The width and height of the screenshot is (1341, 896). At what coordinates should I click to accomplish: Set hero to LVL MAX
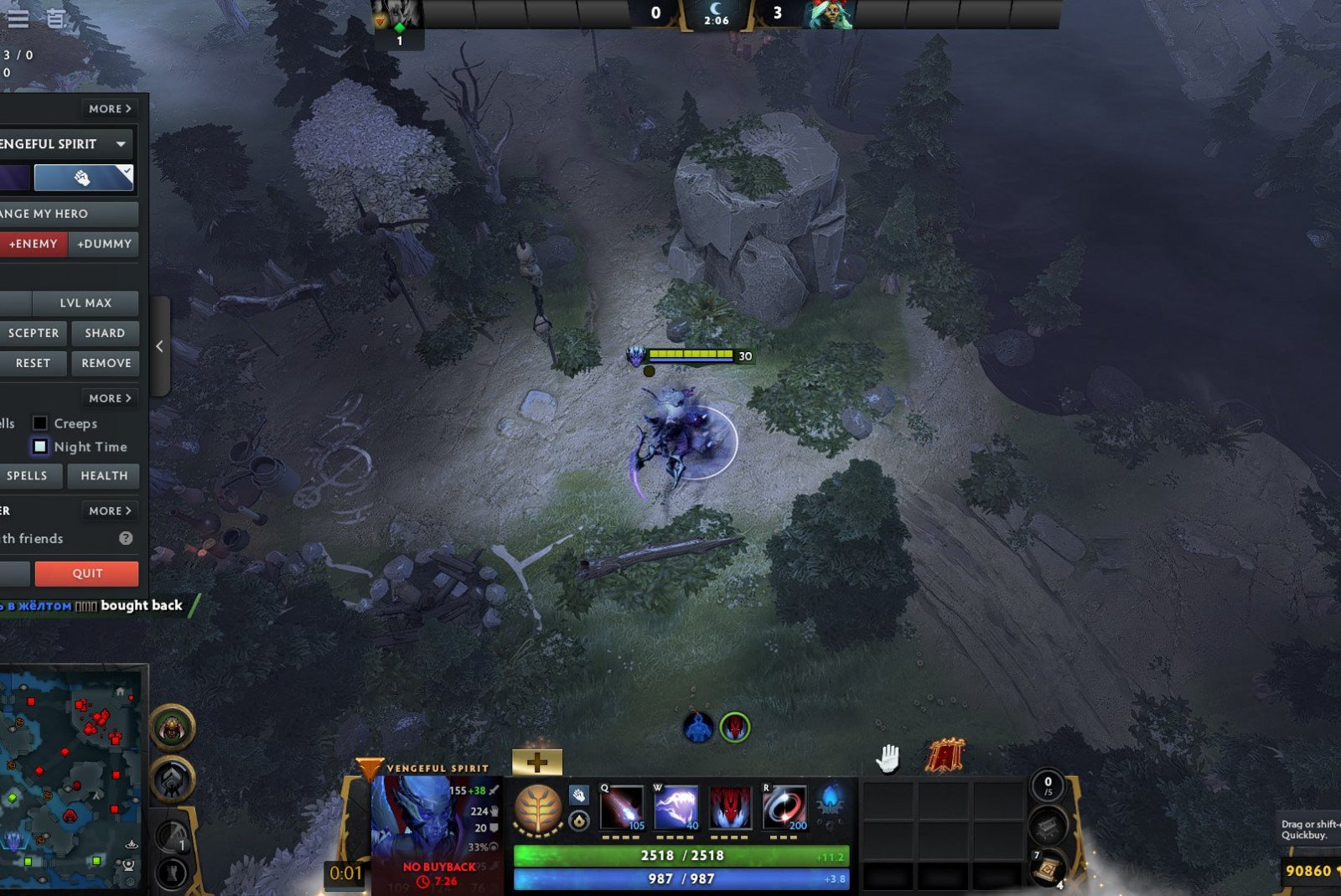(85, 303)
